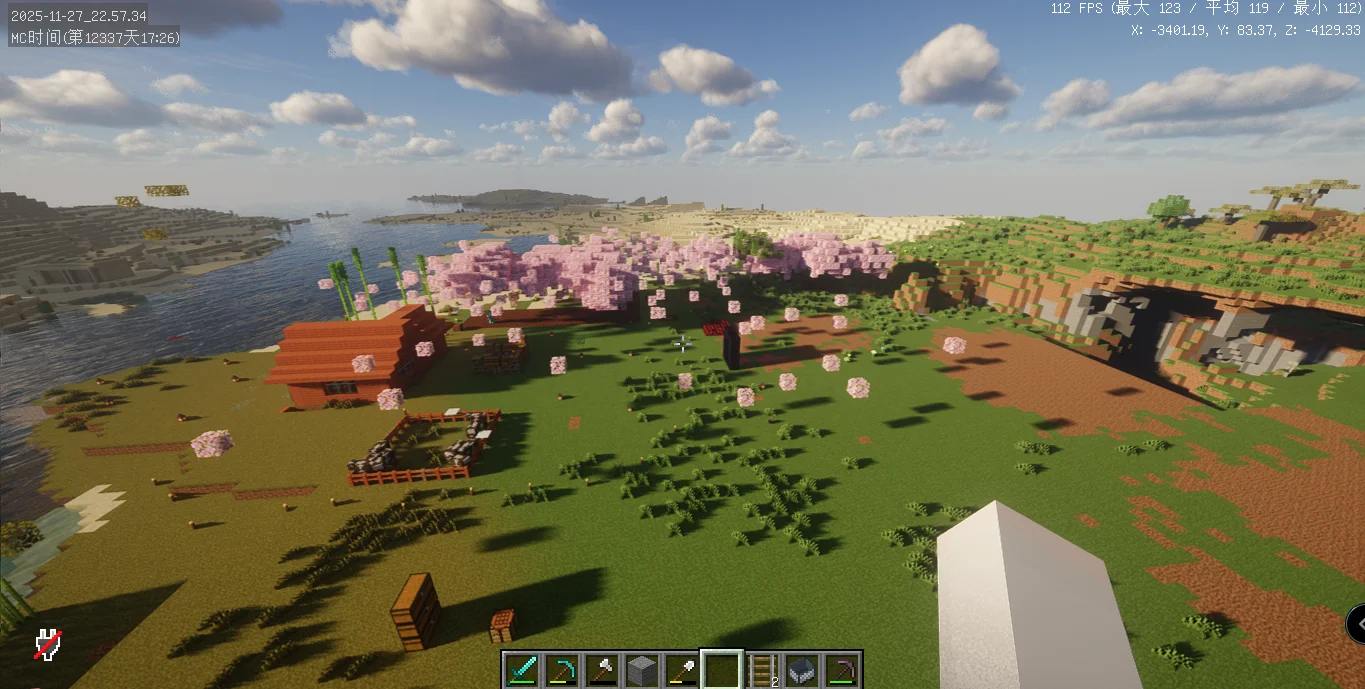1365x689 pixels.
Task: Select the netherite pickaxe hotbar slot
Action: point(842,669)
